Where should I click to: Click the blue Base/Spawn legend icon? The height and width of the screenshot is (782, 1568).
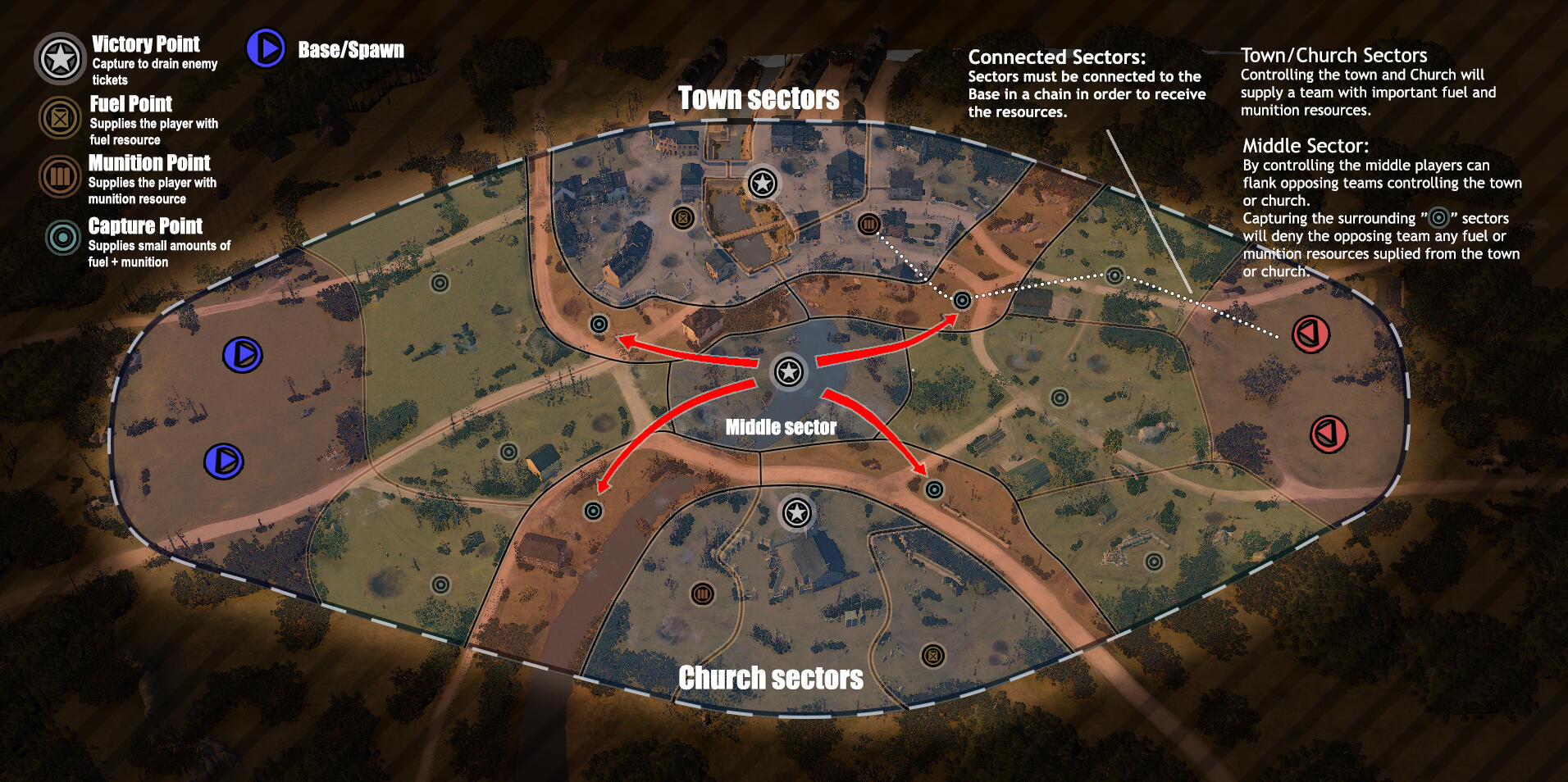[x=266, y=48]
